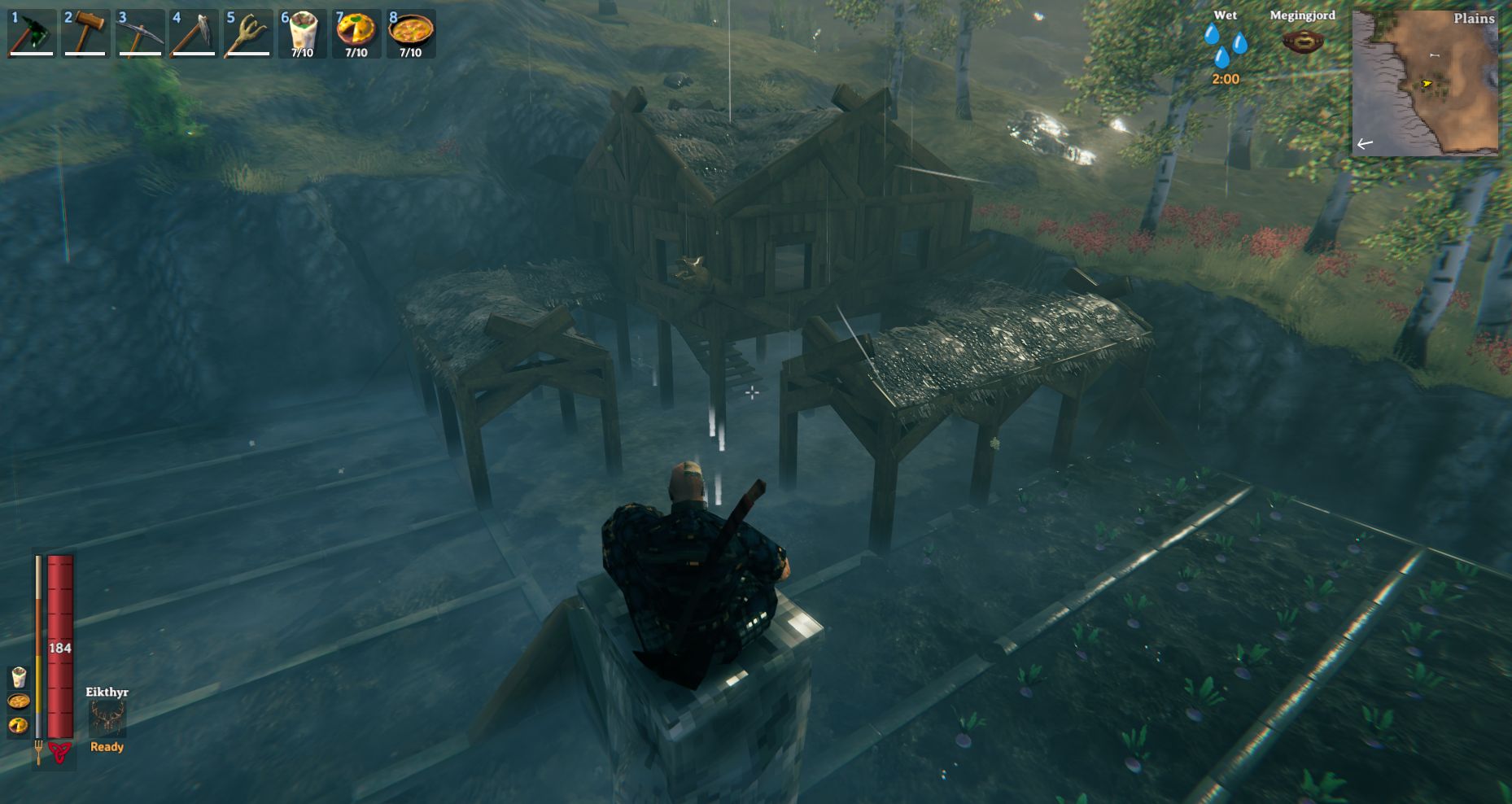Consume the stew bowl in slot 8
Viewport: 1512px width, 804px height.
[x=410, y=33]
